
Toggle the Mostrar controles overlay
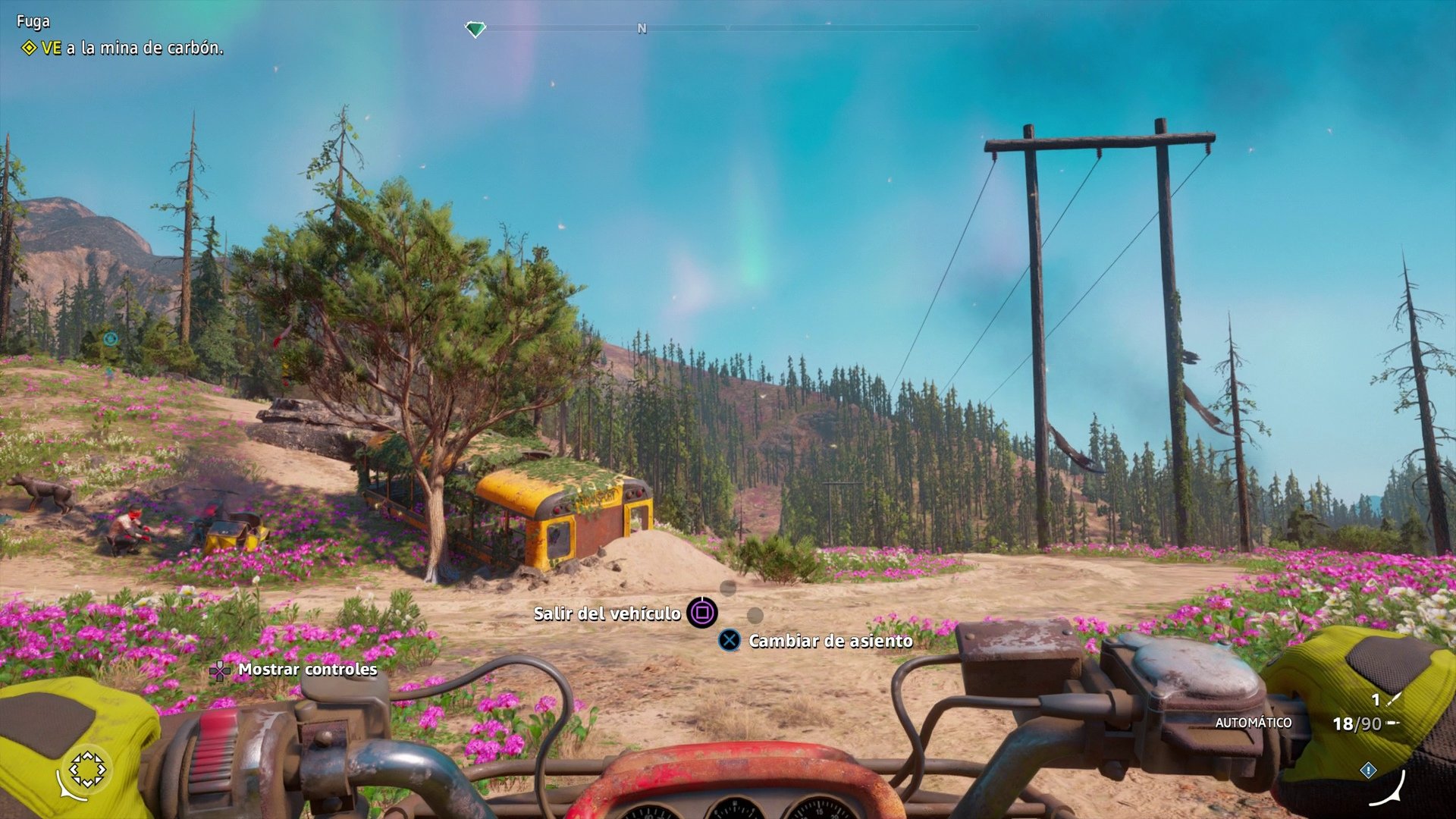[x=307, y=670]
